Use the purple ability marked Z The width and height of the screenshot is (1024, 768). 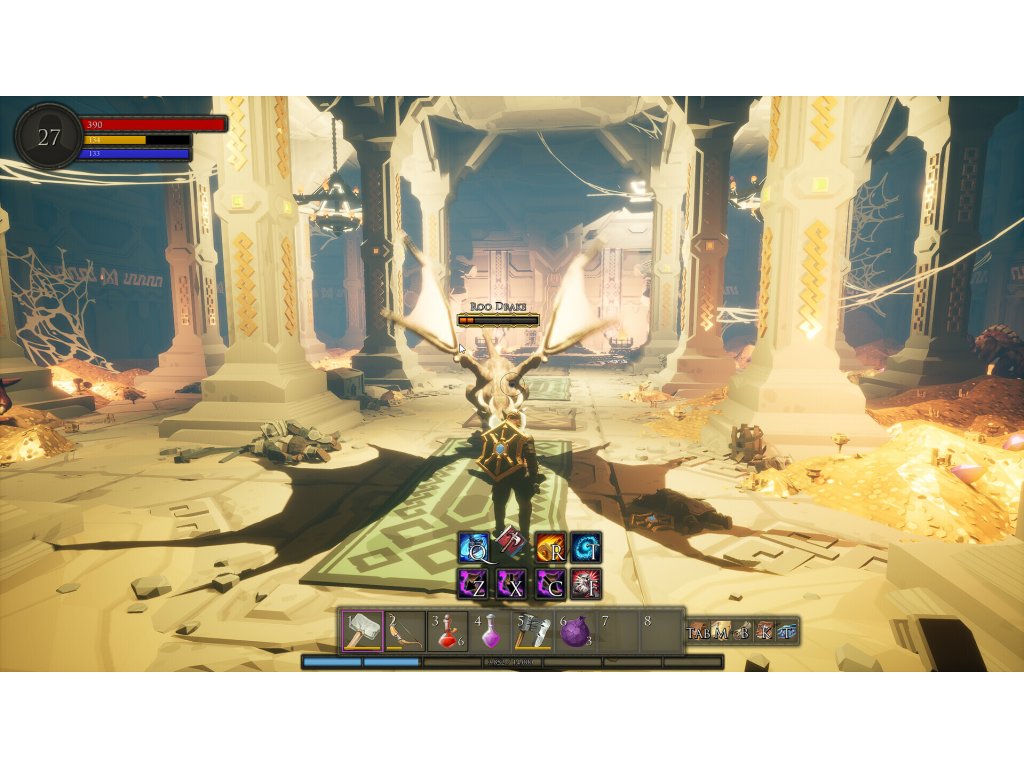(473, 584)
